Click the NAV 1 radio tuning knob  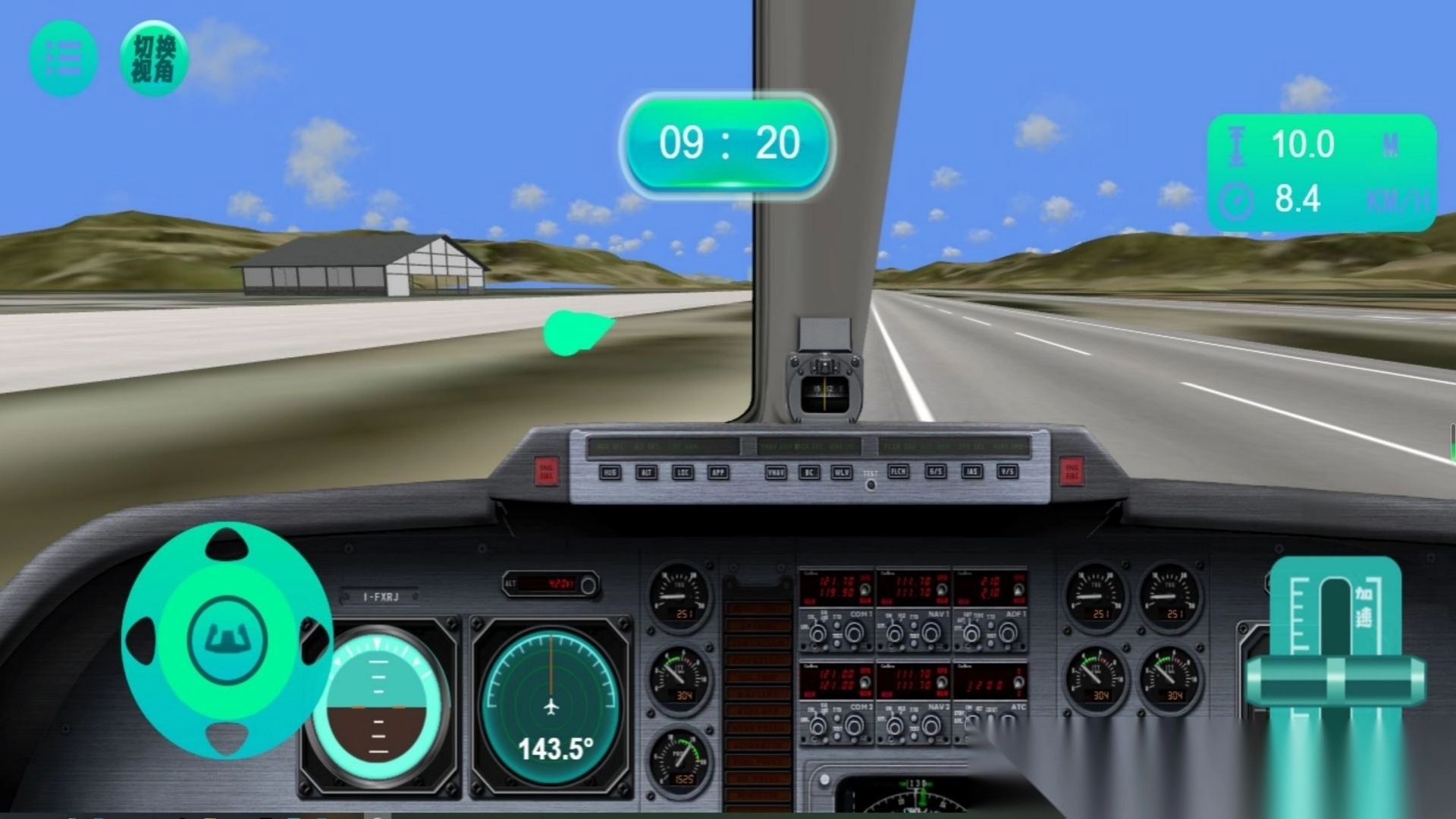point(932,632)
